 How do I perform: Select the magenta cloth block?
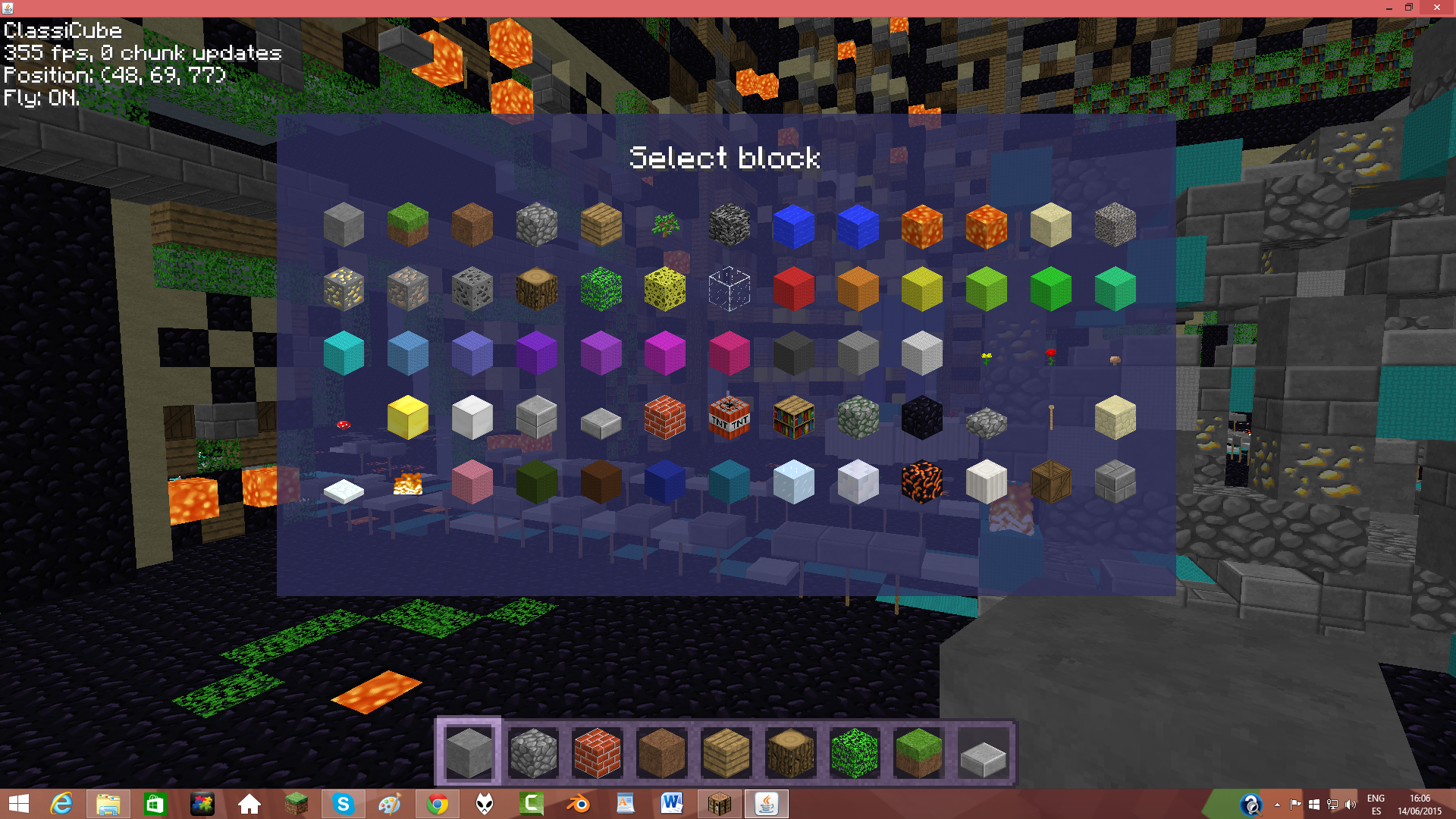tap(665, 351)
